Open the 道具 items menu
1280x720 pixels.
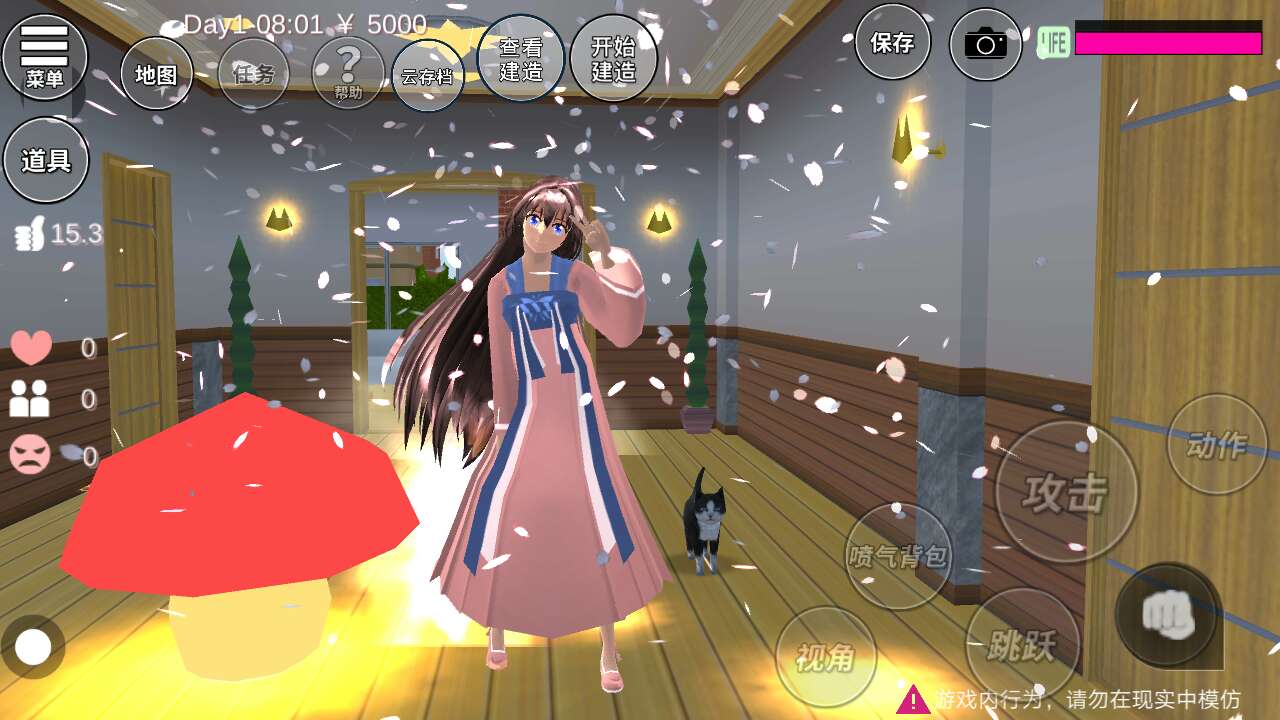click(x=46, y=160)
